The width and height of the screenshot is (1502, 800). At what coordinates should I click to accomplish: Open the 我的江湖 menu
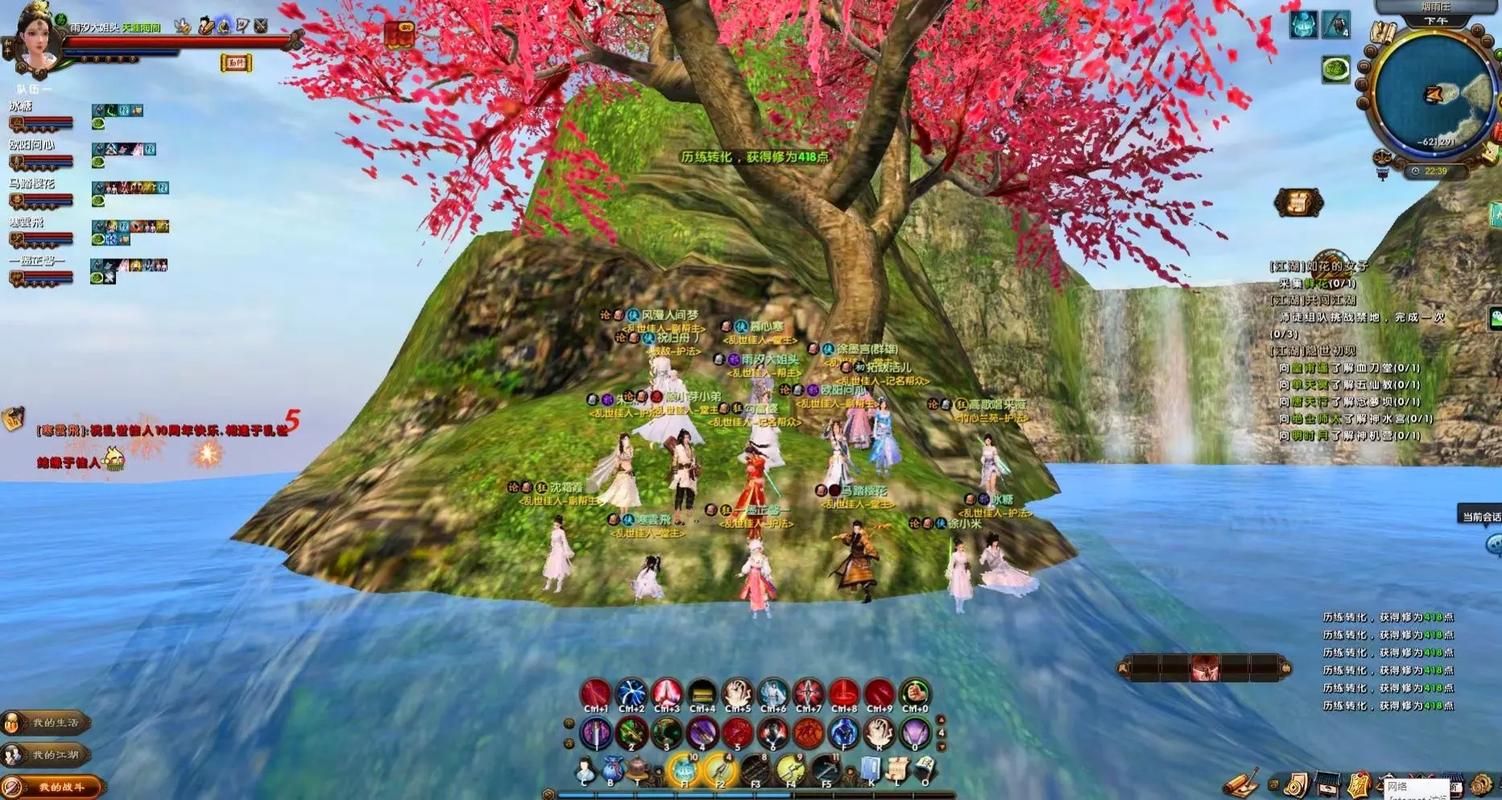(x=46, y=755)
